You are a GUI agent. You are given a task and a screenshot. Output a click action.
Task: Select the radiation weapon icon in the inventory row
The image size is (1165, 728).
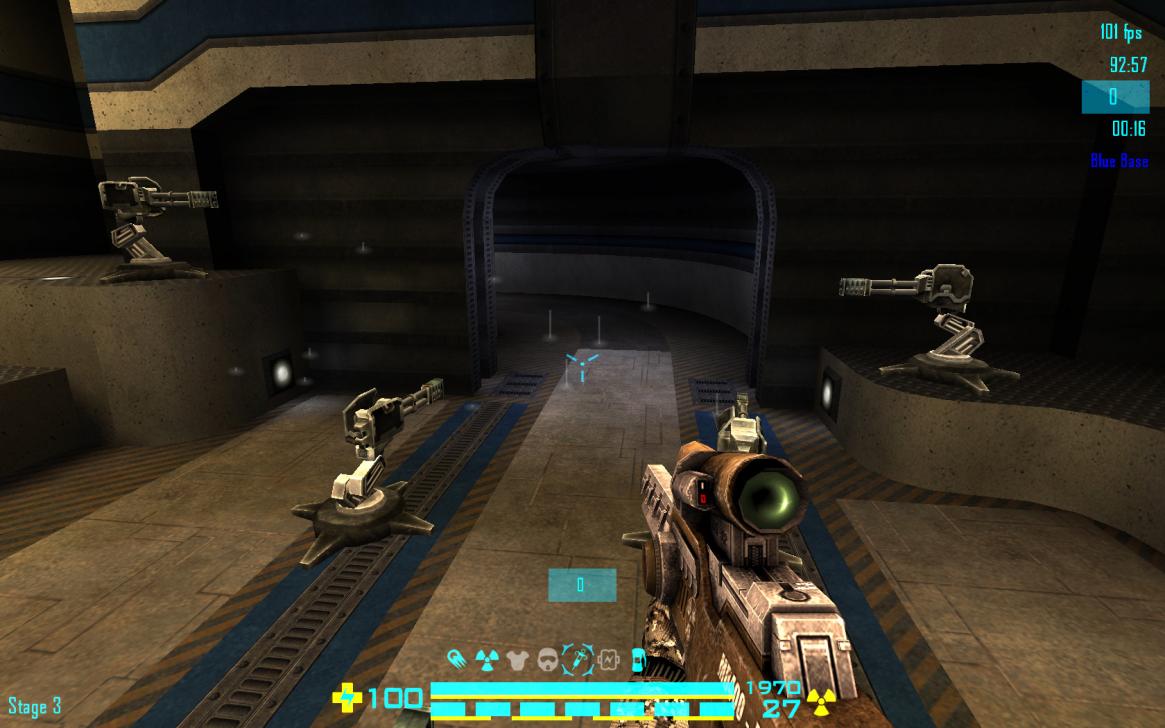pyautogui.click(x=486, y=659)
